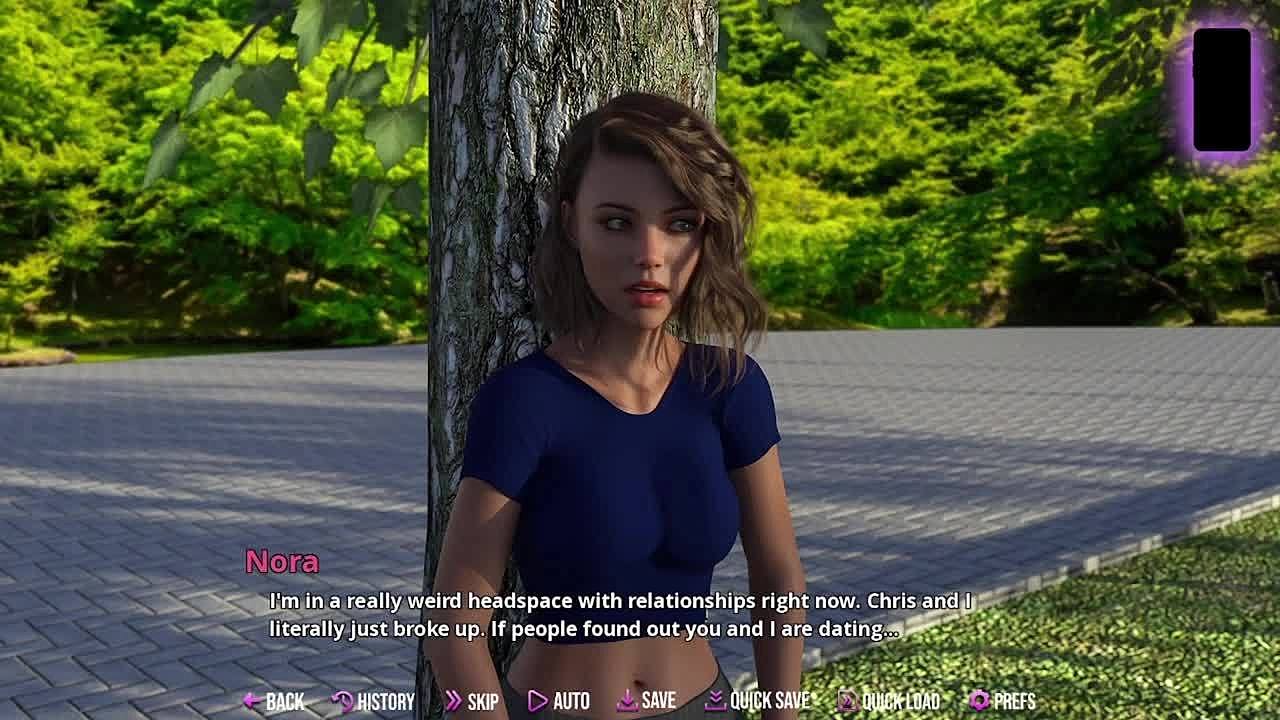1280x720 pixels.
Task: Skip ahead through the dialogue
Action: (471, 701)
